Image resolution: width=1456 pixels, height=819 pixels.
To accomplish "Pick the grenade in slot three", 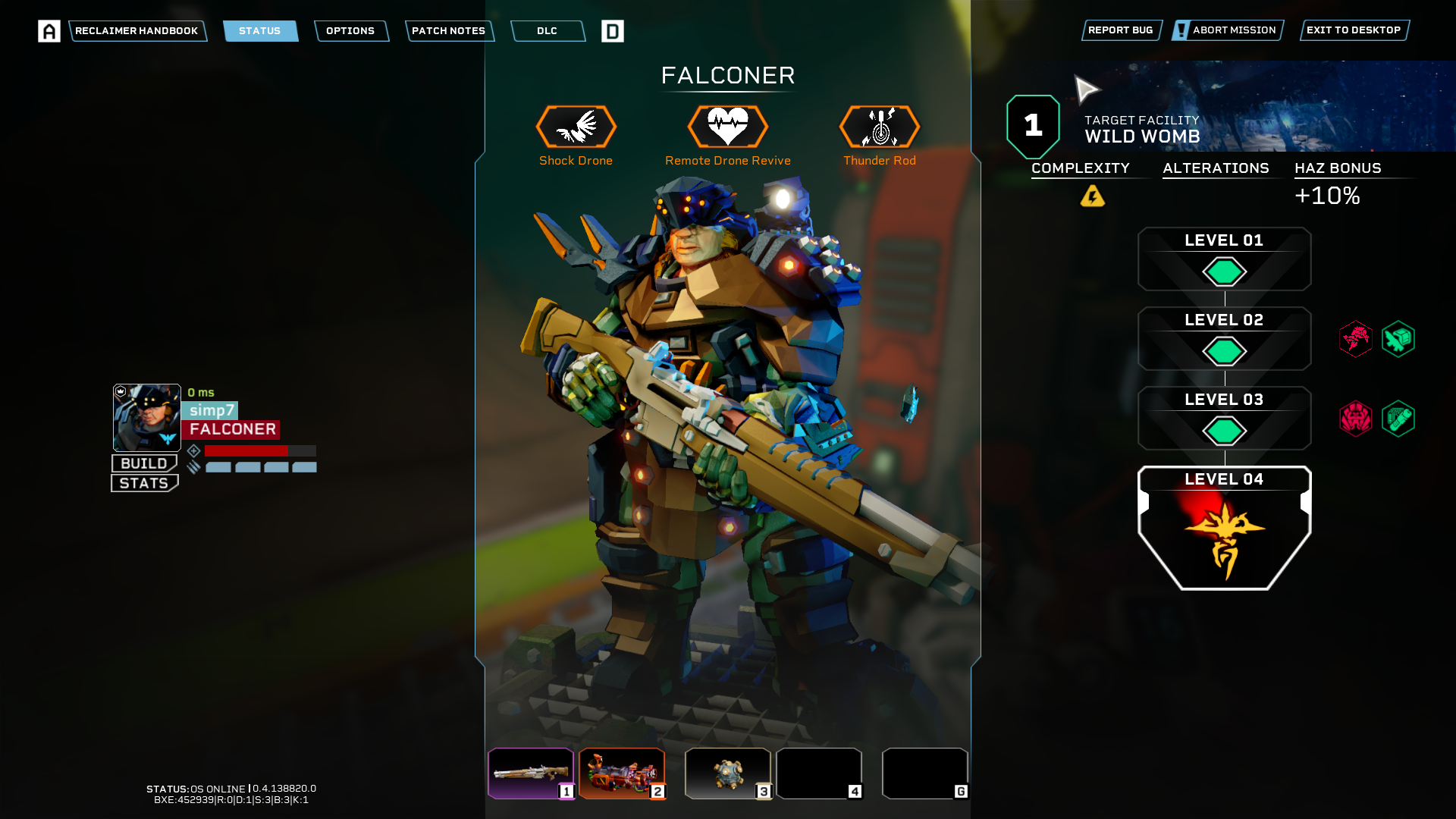I will click(x=727, y=773).
